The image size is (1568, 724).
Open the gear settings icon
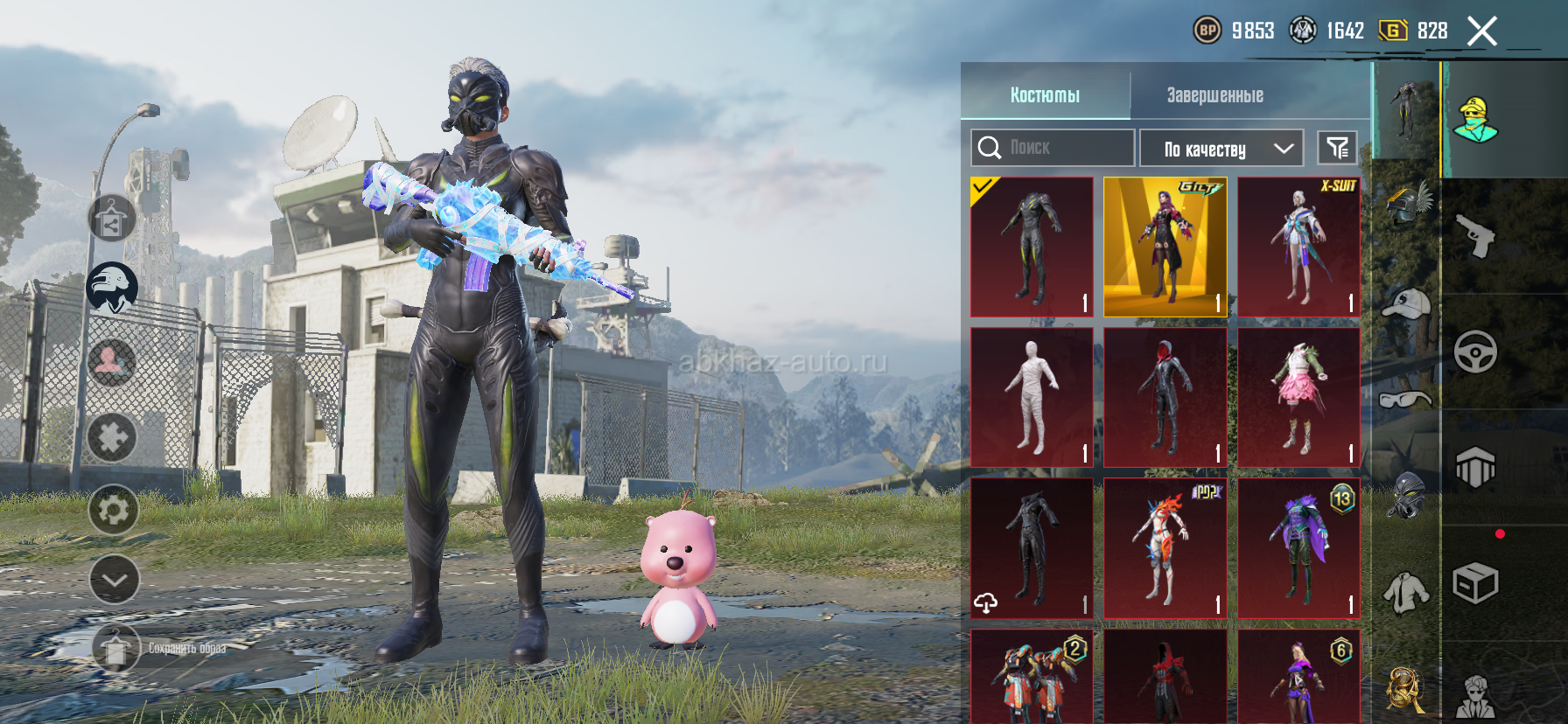pyautogui.click(x=114, y=510)
